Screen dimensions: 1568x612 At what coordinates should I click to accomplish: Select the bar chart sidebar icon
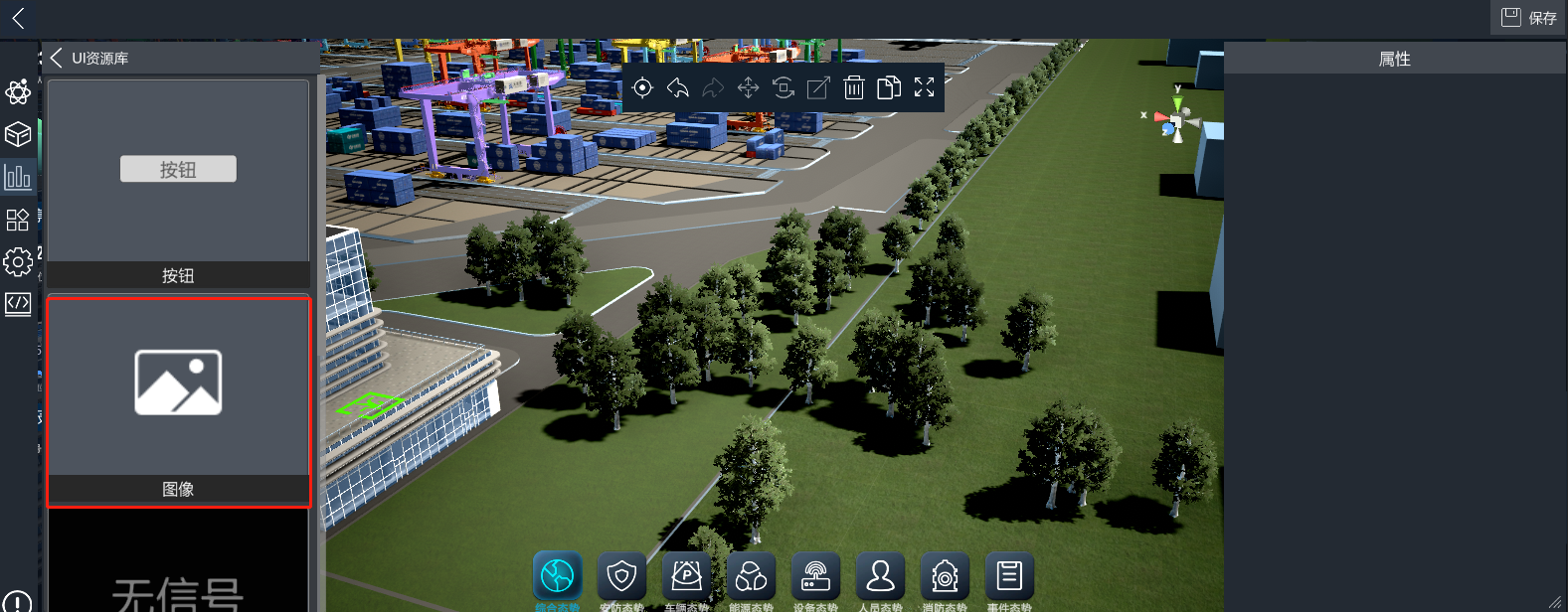click(18, 177)
